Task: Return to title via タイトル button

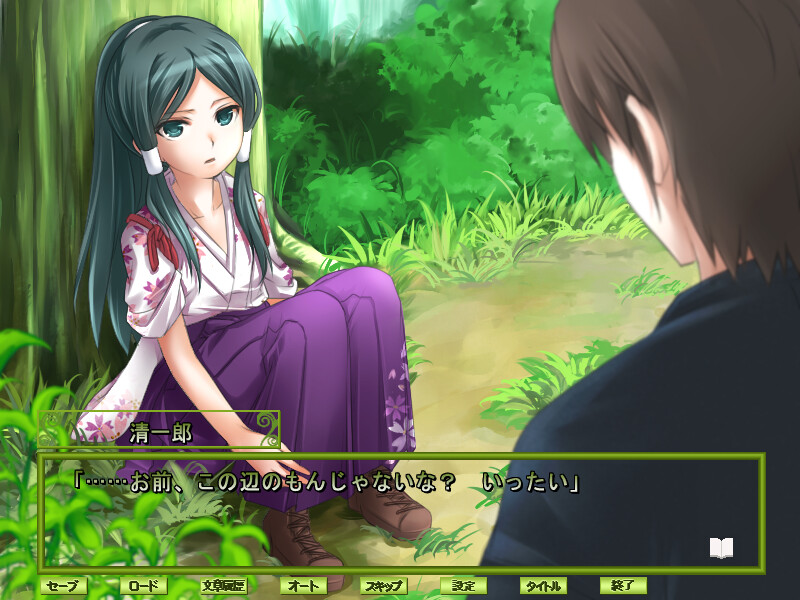Action: click(543, 586)
